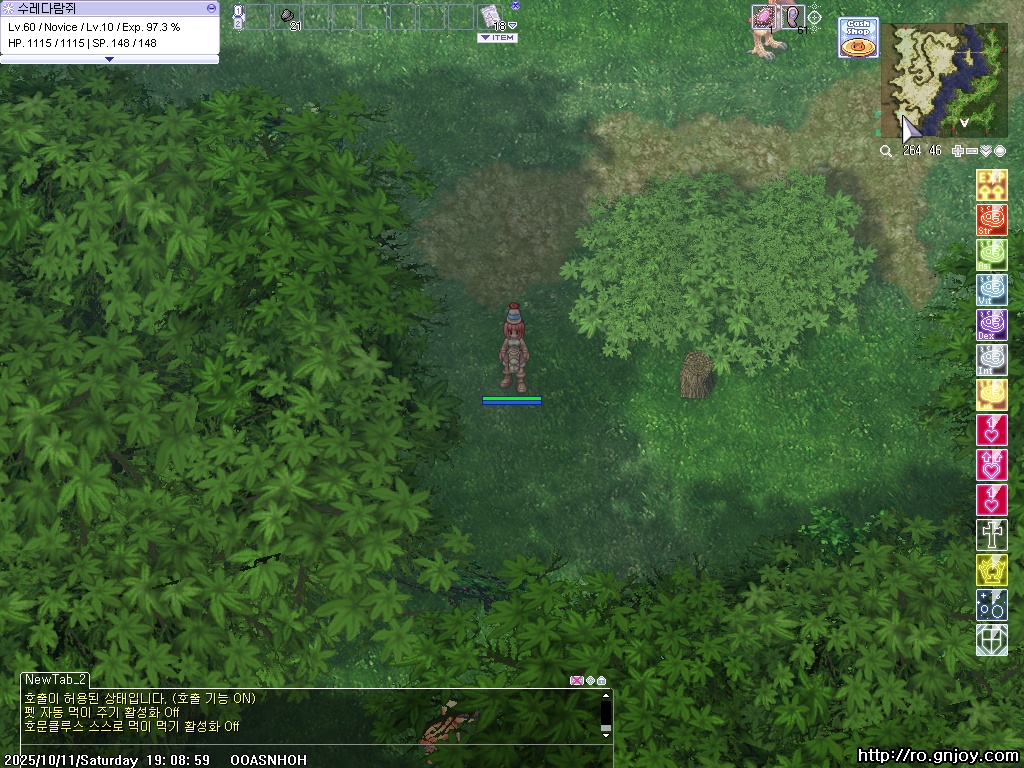The height and width of the screenshot is (768, 1024).
Task: Open the Cash Shop
Action: click(x=857, y=38)
